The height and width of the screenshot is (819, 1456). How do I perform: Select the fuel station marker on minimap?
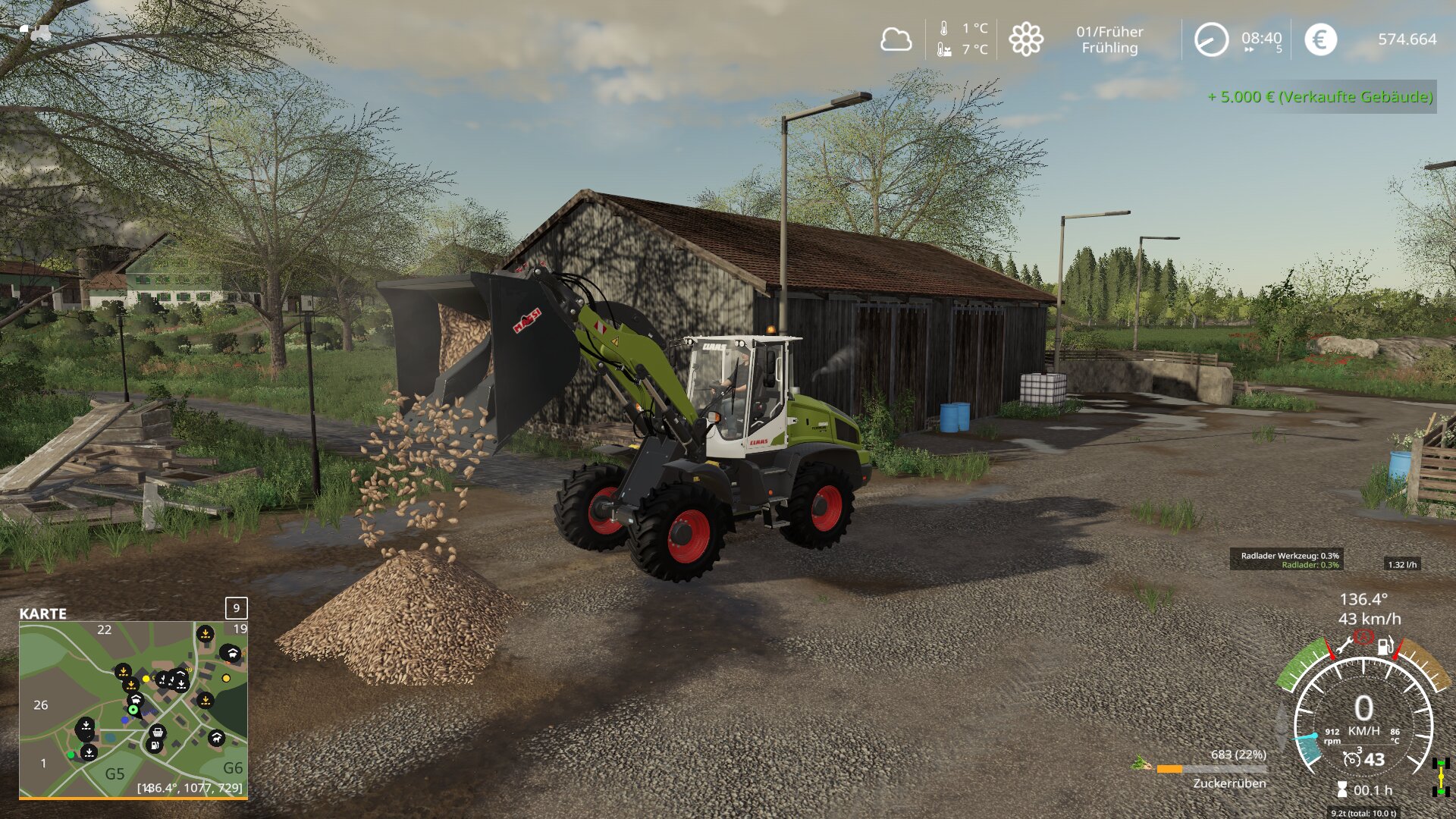click(x=154, y=746)
